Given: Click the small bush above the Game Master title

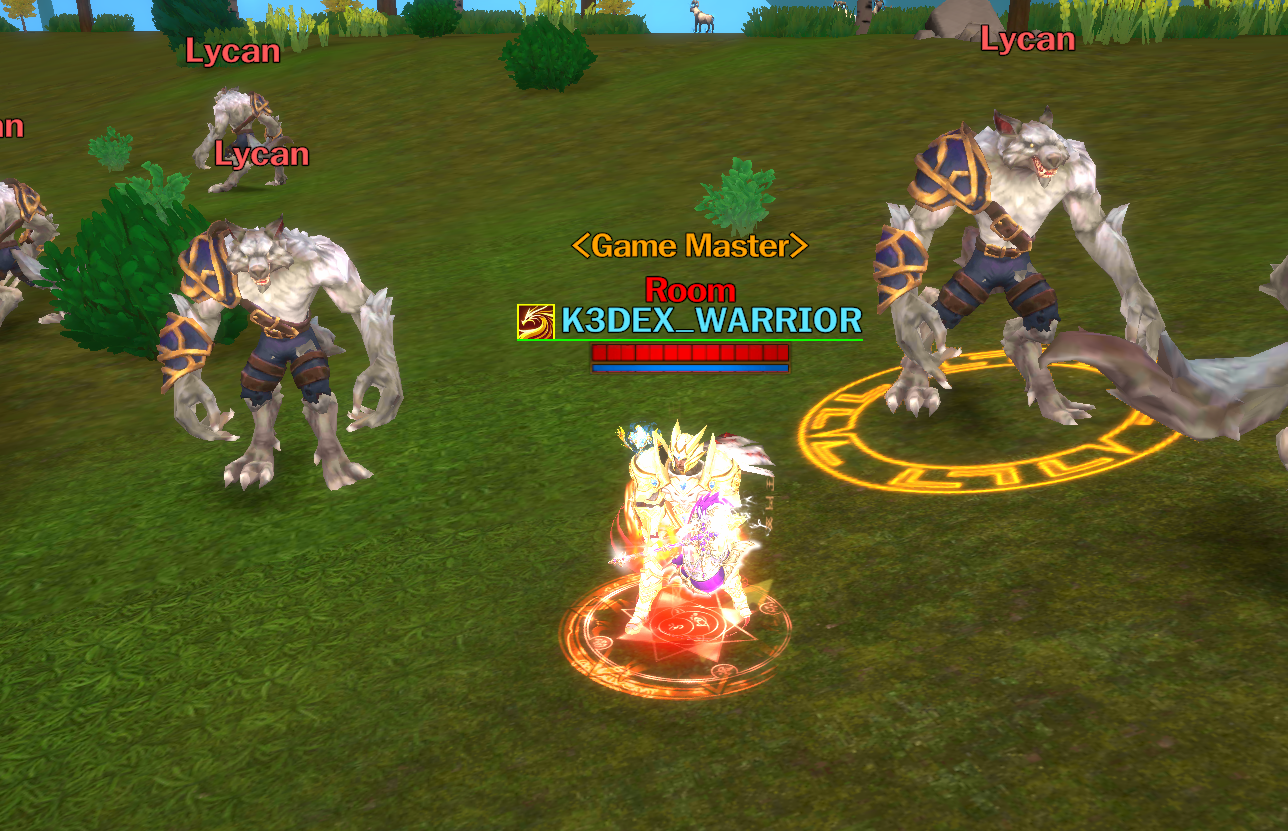Looking at the screenshot, I should coord(736,196).
